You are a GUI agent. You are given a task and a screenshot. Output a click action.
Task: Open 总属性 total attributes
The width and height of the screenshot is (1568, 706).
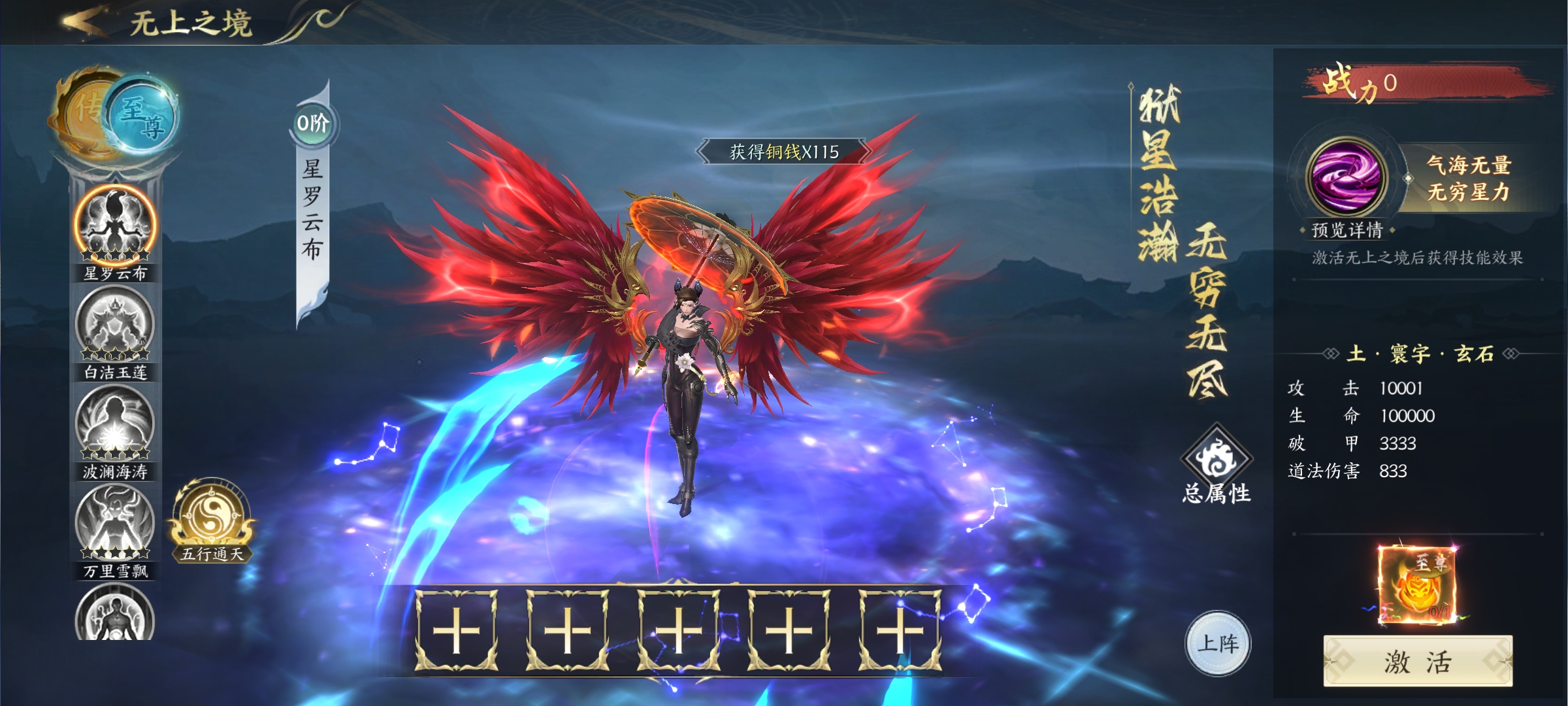click(x=1217, y=464)
